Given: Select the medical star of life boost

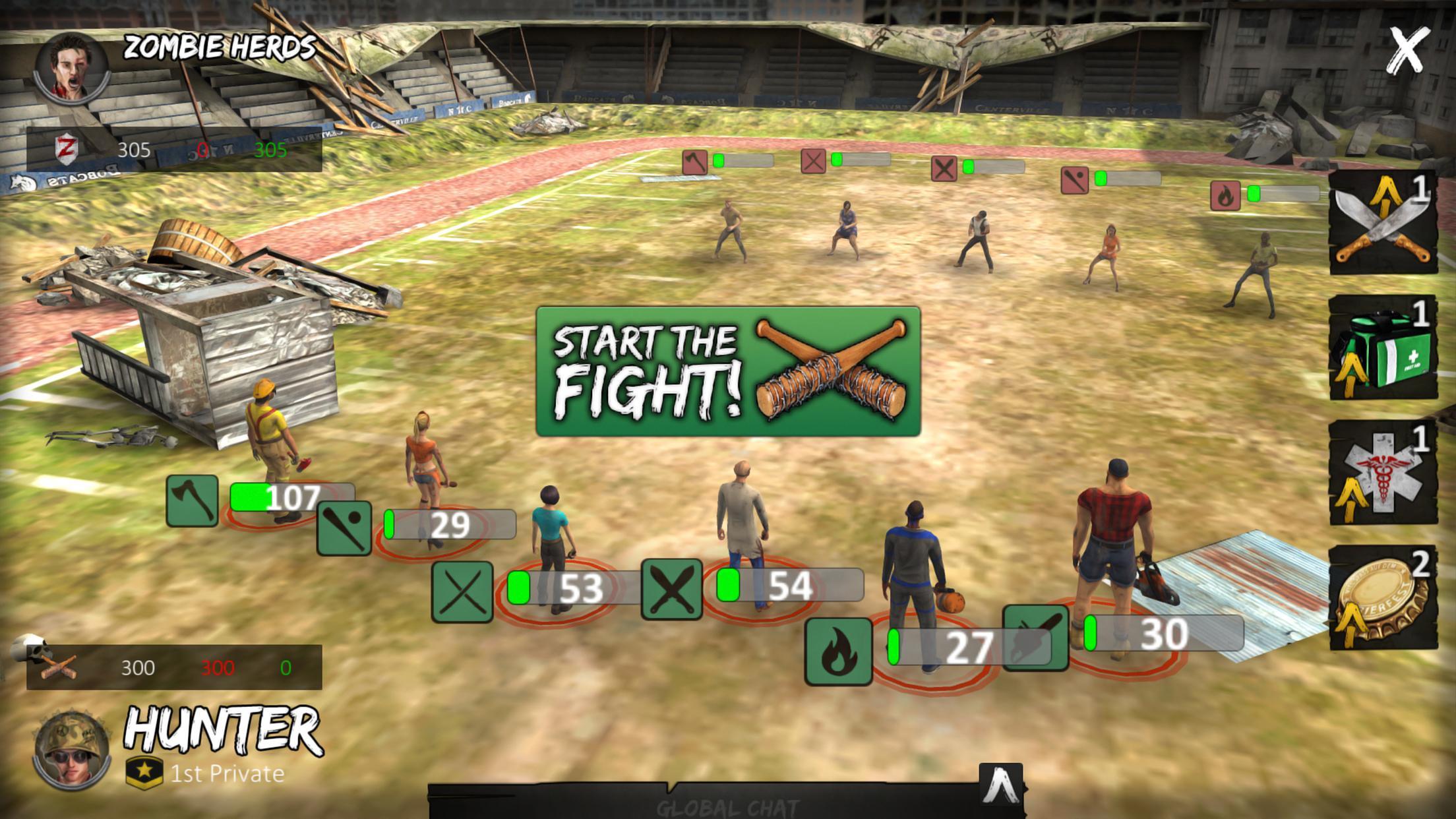Looking at the screenshot, I should pyautogui.click(x=1383, y=473).
